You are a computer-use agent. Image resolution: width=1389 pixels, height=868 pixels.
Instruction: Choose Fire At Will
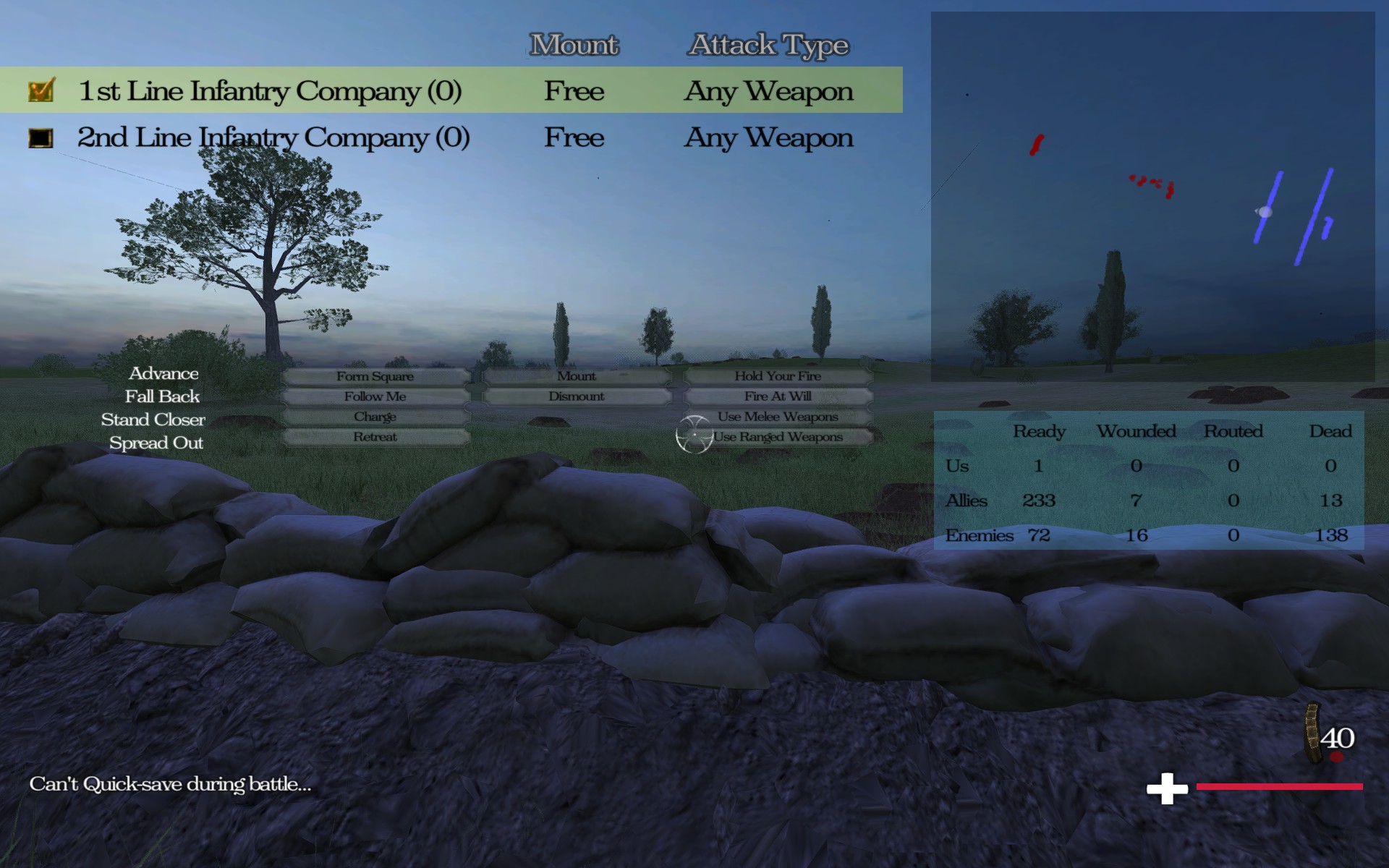tap(778, 396)
